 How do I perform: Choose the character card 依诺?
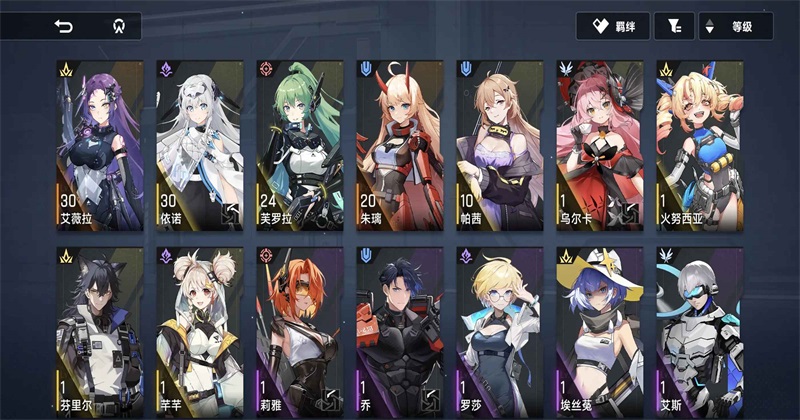(x=200, y=145)
